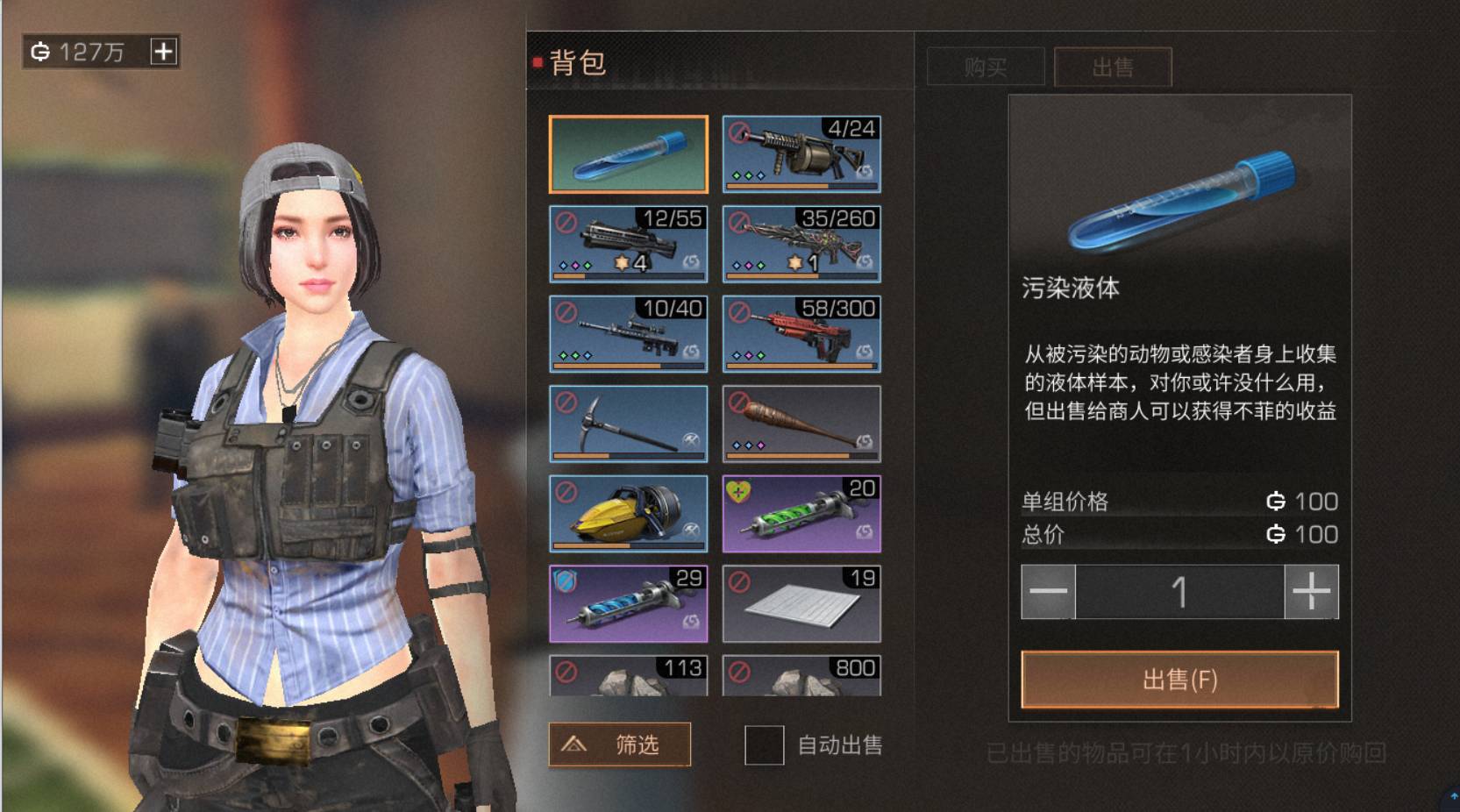Select the blue syringe stack of 29
Image resolution: width=1460 pixels, height=812 pixels.
pos(628,602)
